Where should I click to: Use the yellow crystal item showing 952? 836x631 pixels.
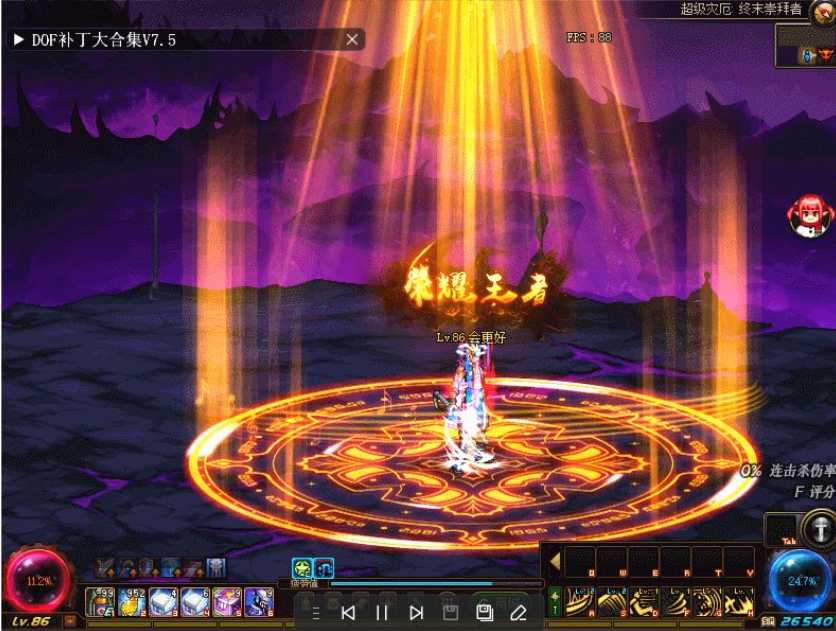click(x=131, y=600)
